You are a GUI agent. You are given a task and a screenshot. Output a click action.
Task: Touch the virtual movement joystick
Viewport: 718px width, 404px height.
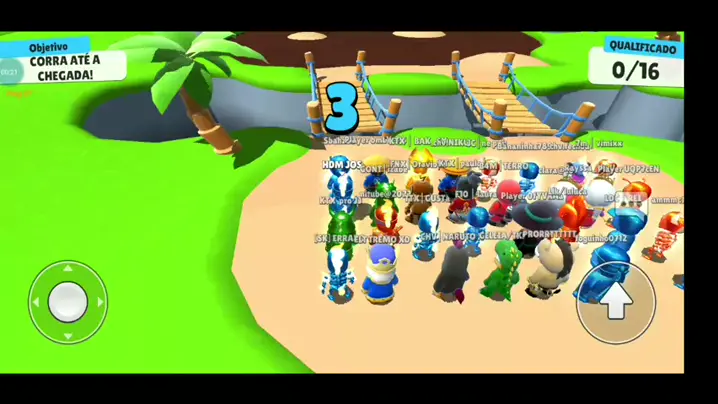click(x=68, y=300)
